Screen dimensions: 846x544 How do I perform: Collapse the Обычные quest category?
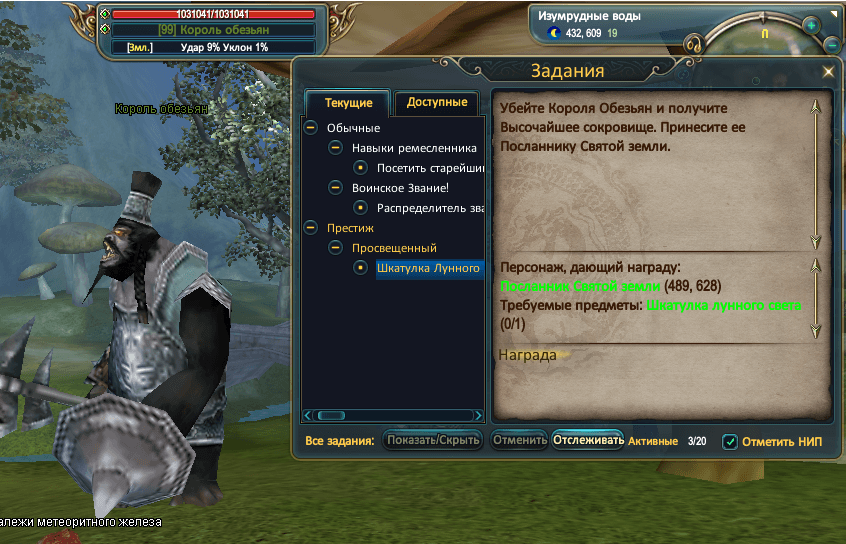pyautogui.click(x=311, y=128)
